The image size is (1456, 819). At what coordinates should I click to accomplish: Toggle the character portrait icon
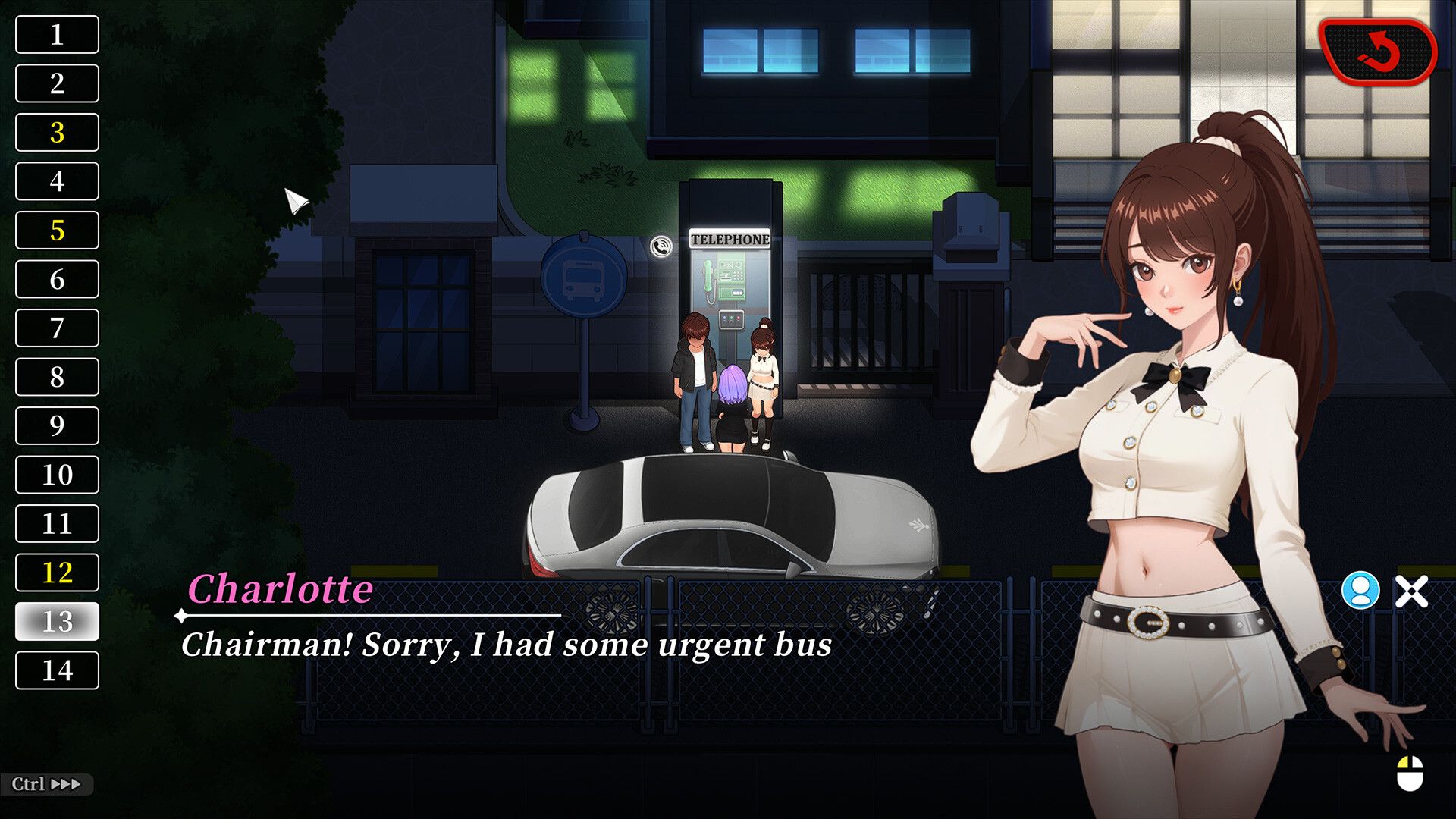click(1360, 590)
